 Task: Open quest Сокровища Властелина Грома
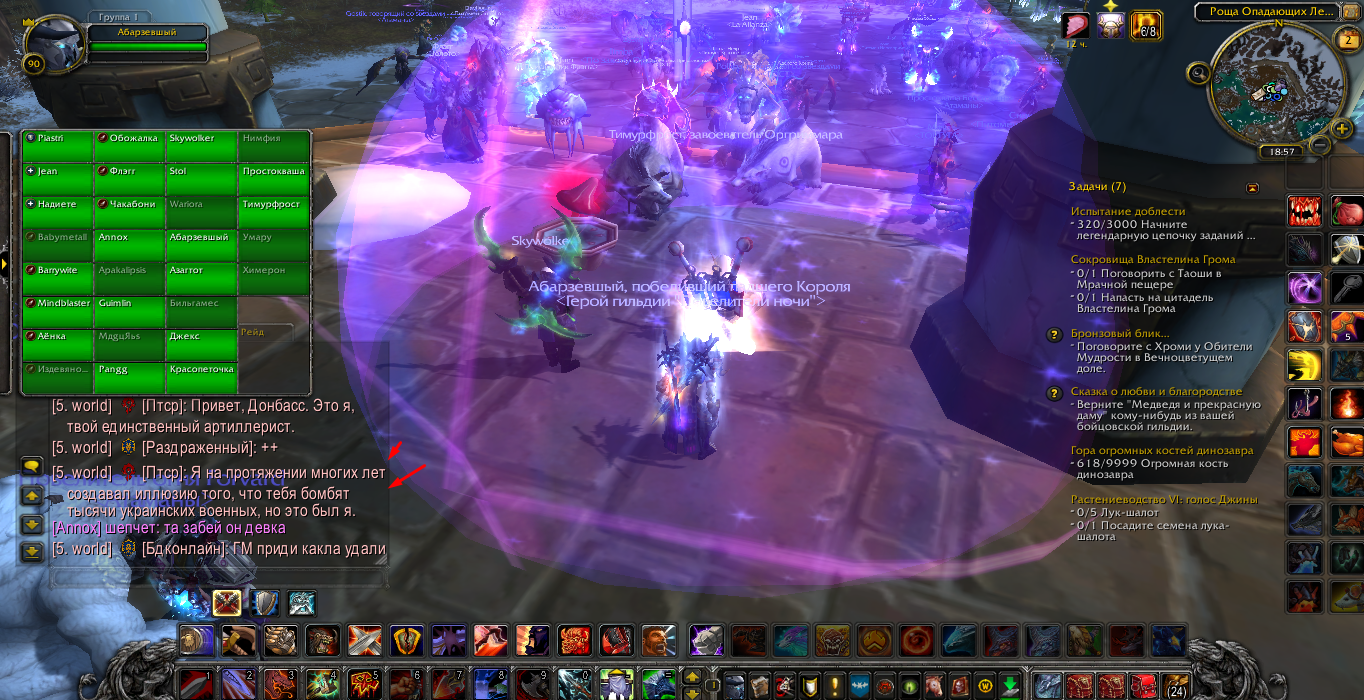coord(1138,259)
